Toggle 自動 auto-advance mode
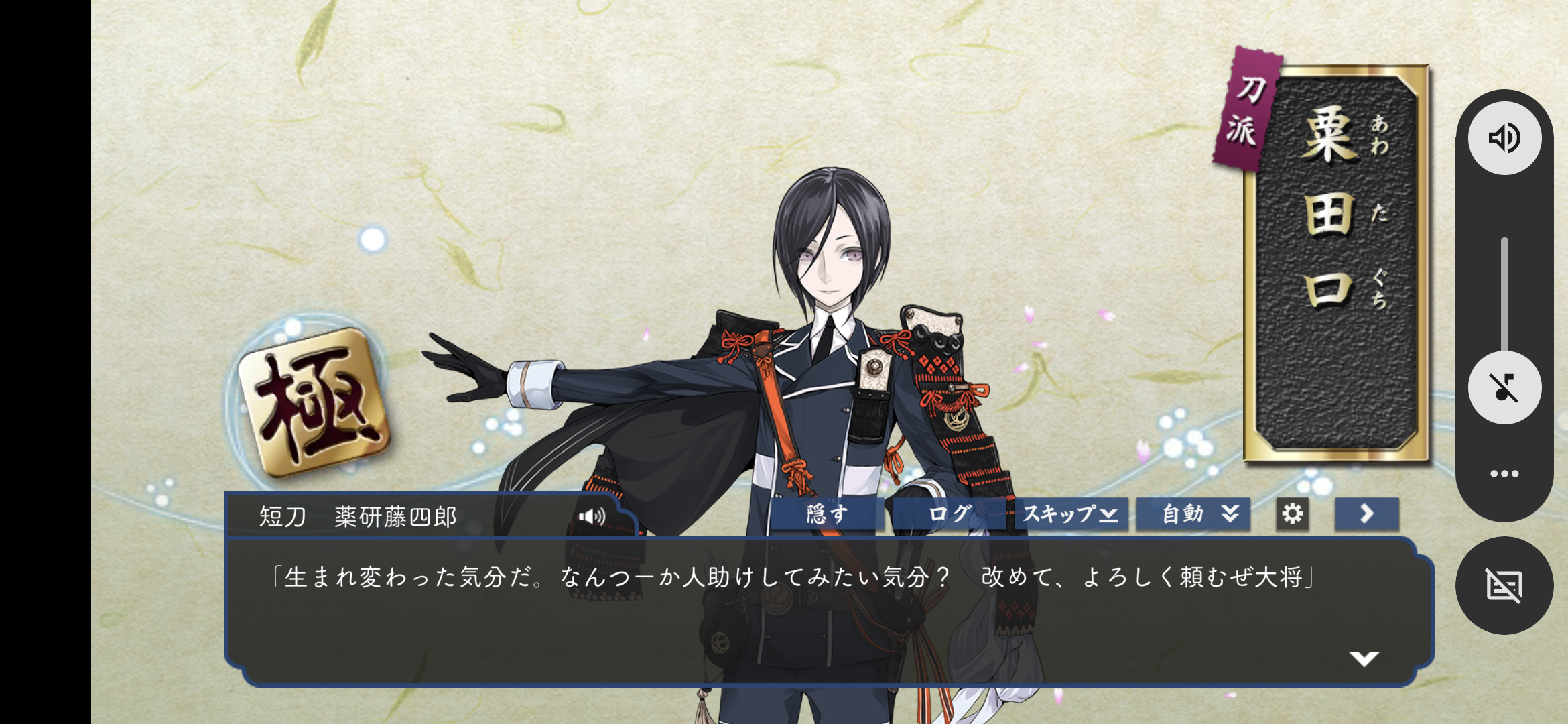The width and height of the screenshot is (1568, 724). point(1193,514)
